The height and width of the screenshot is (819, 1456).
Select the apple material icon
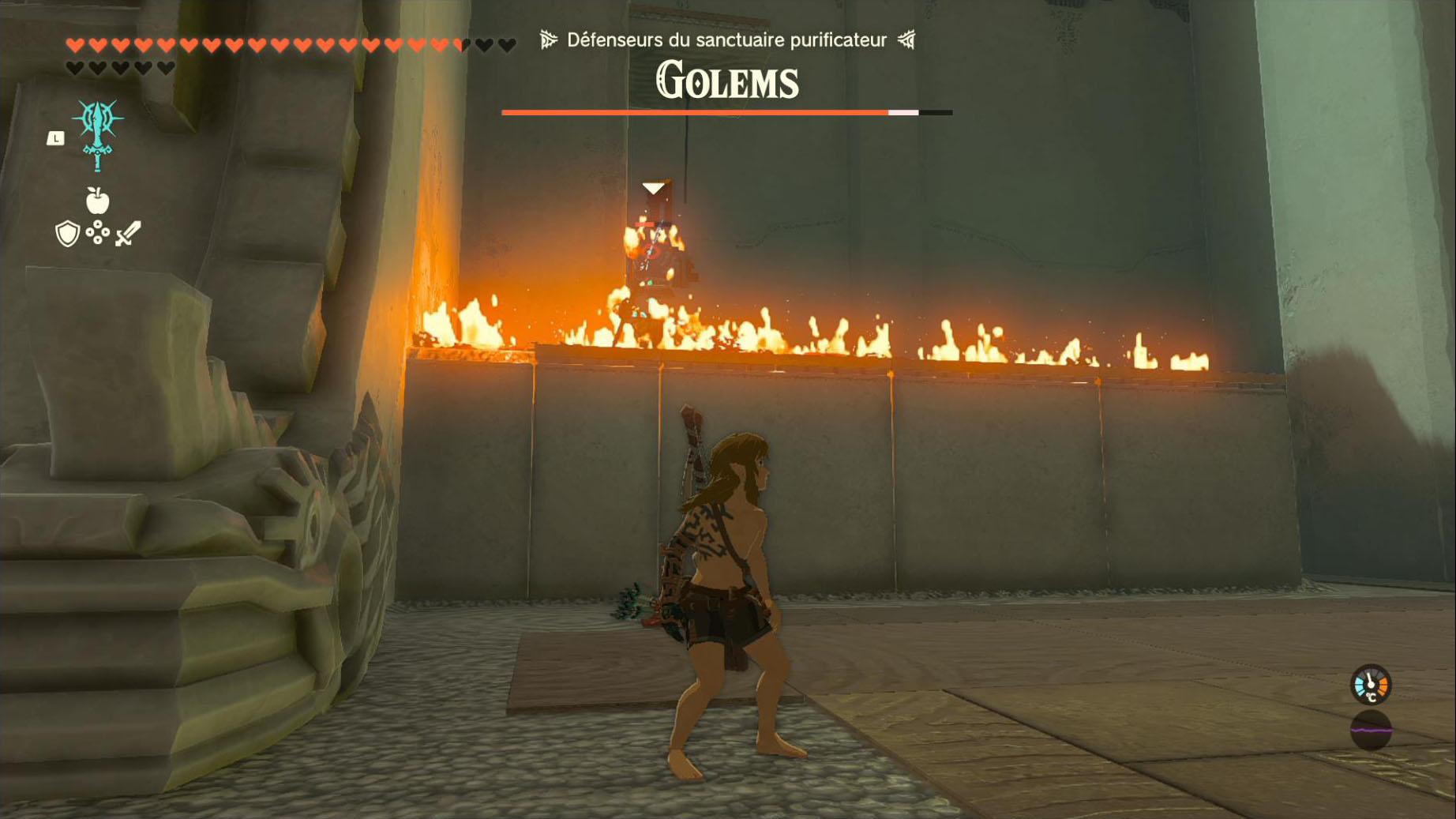coord(97,201)
